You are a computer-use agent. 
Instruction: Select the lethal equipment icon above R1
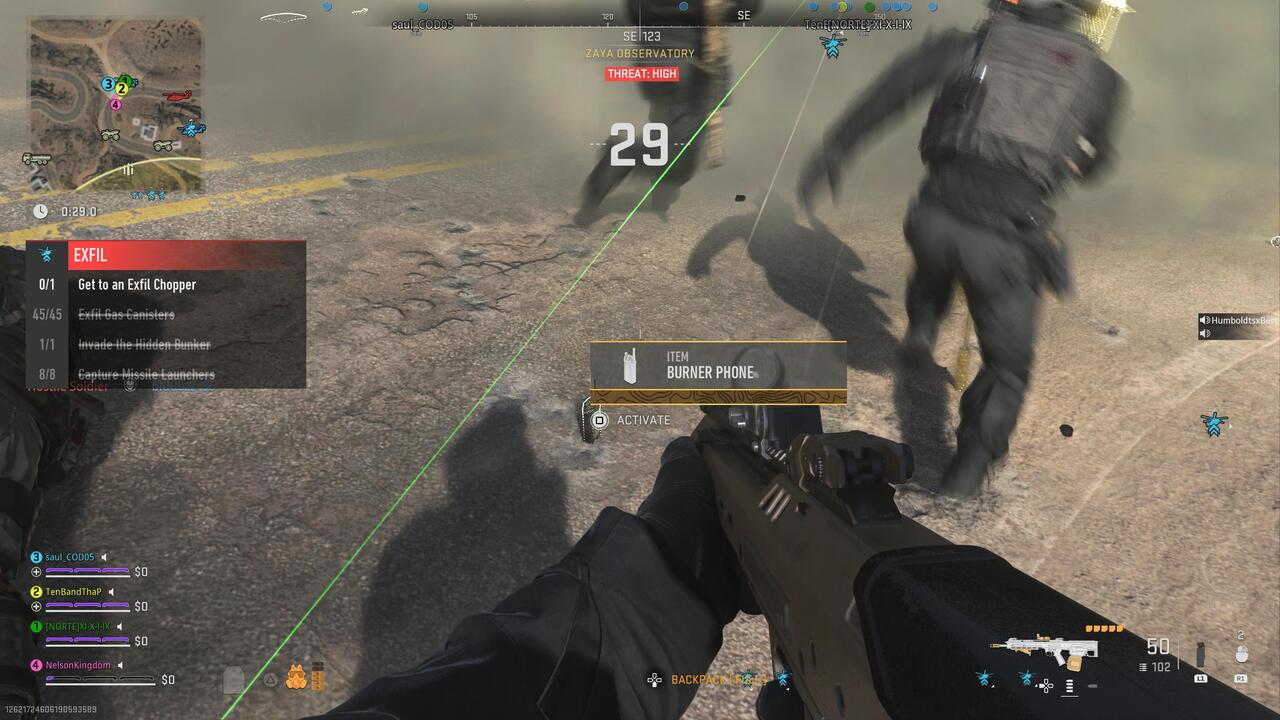[x=1243, y=652]
